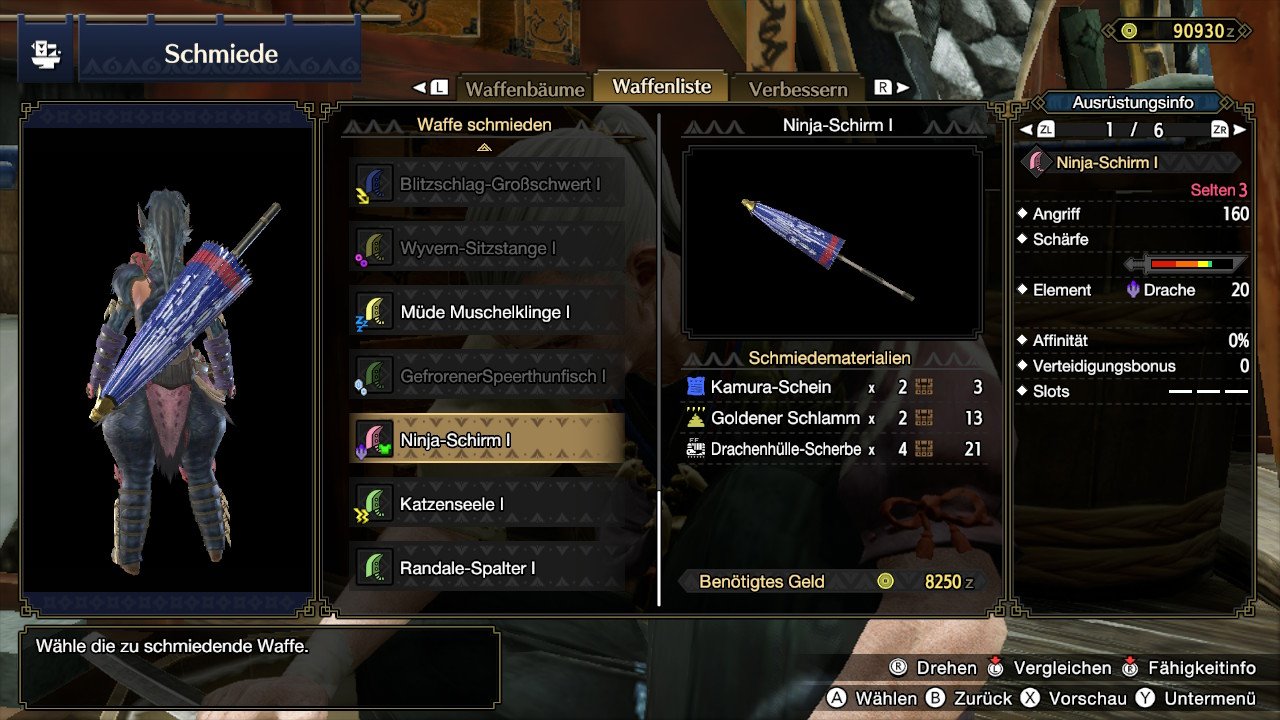
Task: Click the Kamura-Schein material row
Action: tap(835, 387)
